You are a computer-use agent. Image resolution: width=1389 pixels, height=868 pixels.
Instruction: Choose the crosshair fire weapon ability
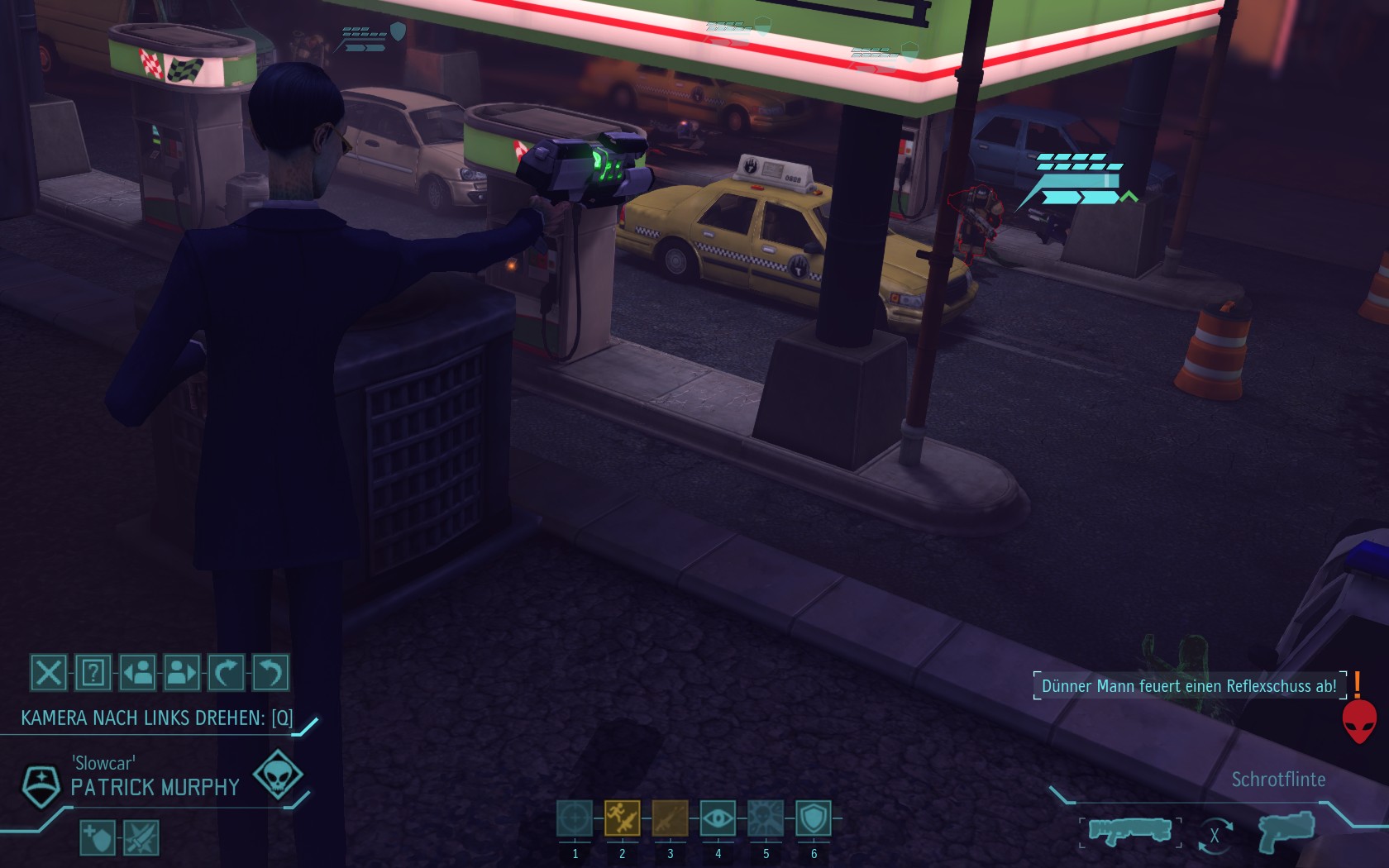575,818
